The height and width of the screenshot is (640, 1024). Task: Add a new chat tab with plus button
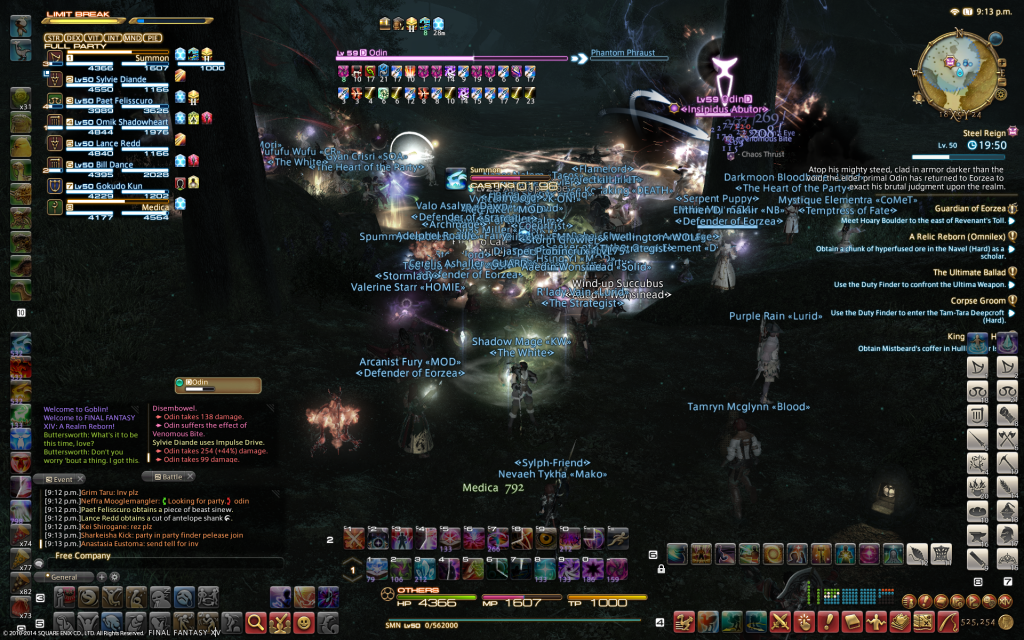(101, 577)
